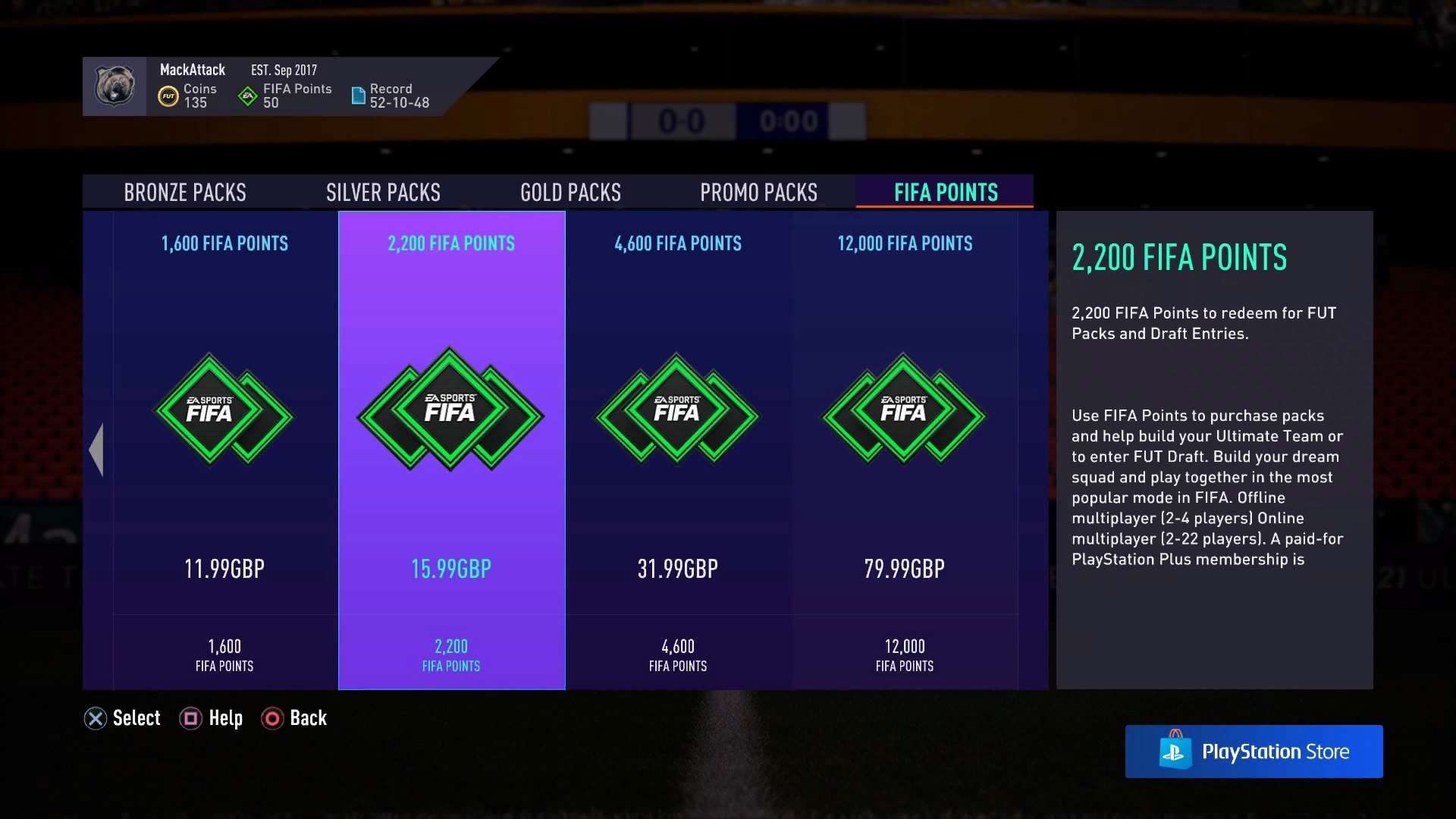
Task: Show the Gold Packs category
Action: point(570,193)
